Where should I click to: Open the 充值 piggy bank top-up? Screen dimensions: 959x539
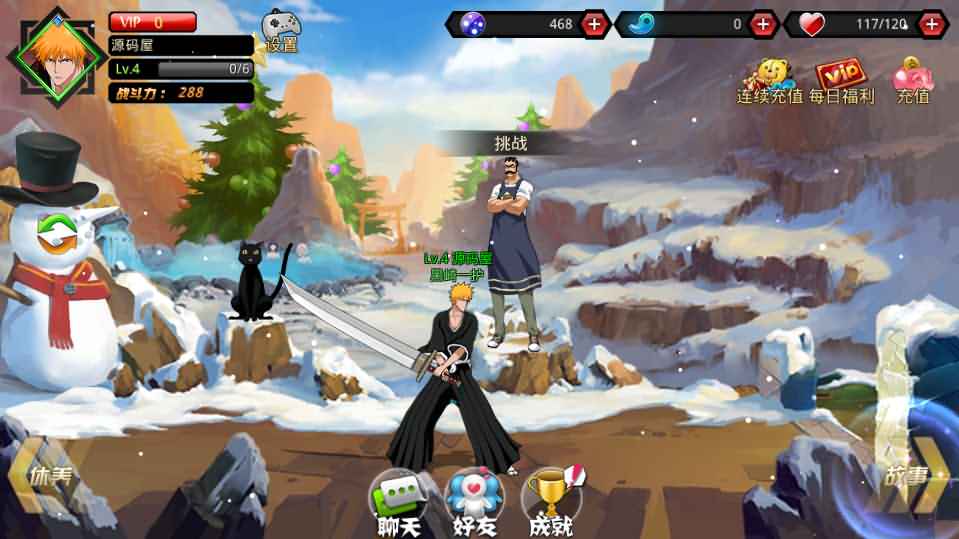[912, 82]
